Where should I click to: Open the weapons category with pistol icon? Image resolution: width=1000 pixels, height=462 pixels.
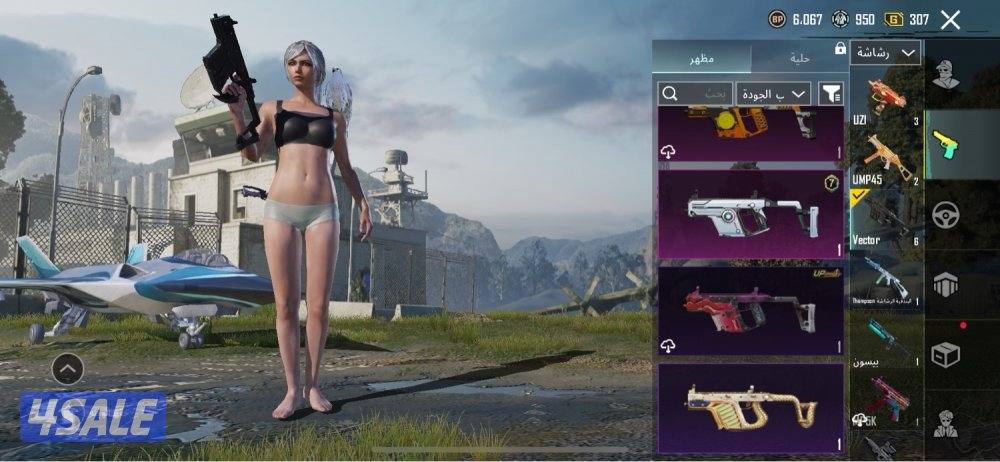coord(947,145)
